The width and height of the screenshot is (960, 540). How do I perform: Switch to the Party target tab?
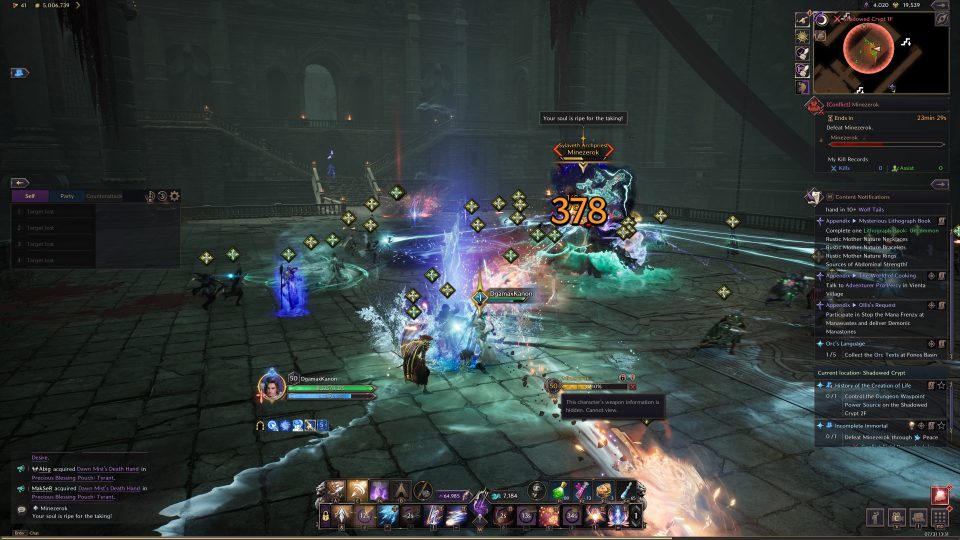[66, 197]
